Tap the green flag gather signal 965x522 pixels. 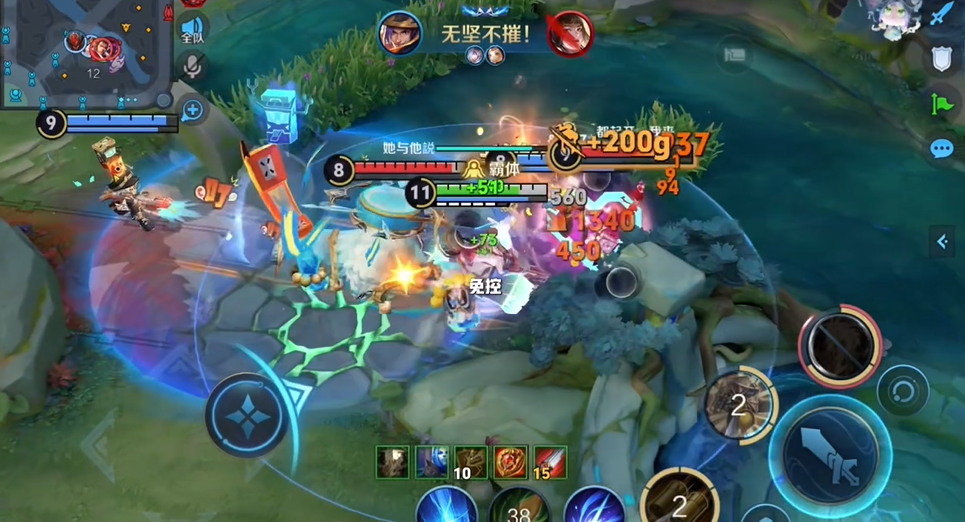(x=941, y=103)
